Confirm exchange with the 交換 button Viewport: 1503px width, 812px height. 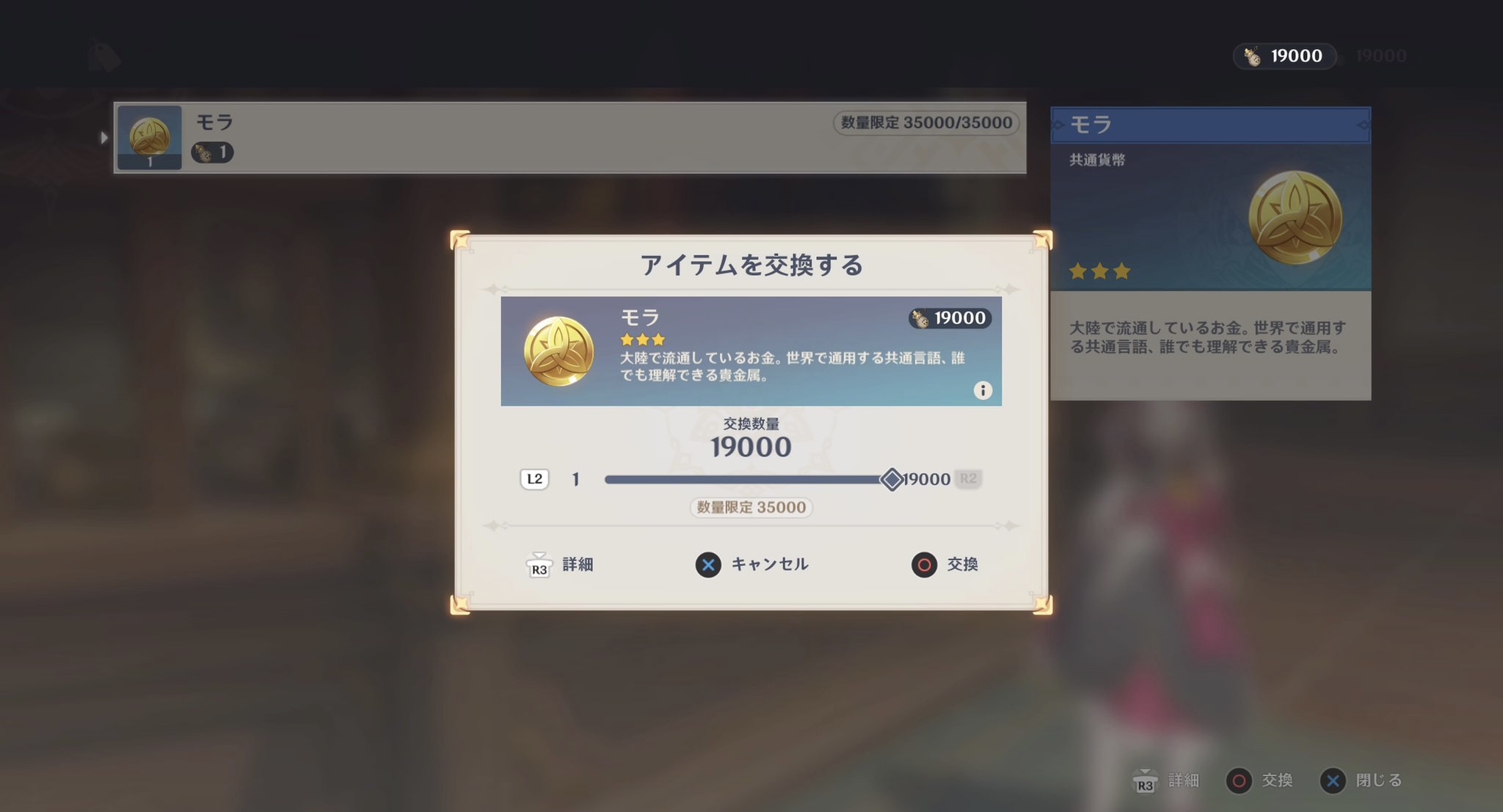(946, 565)
